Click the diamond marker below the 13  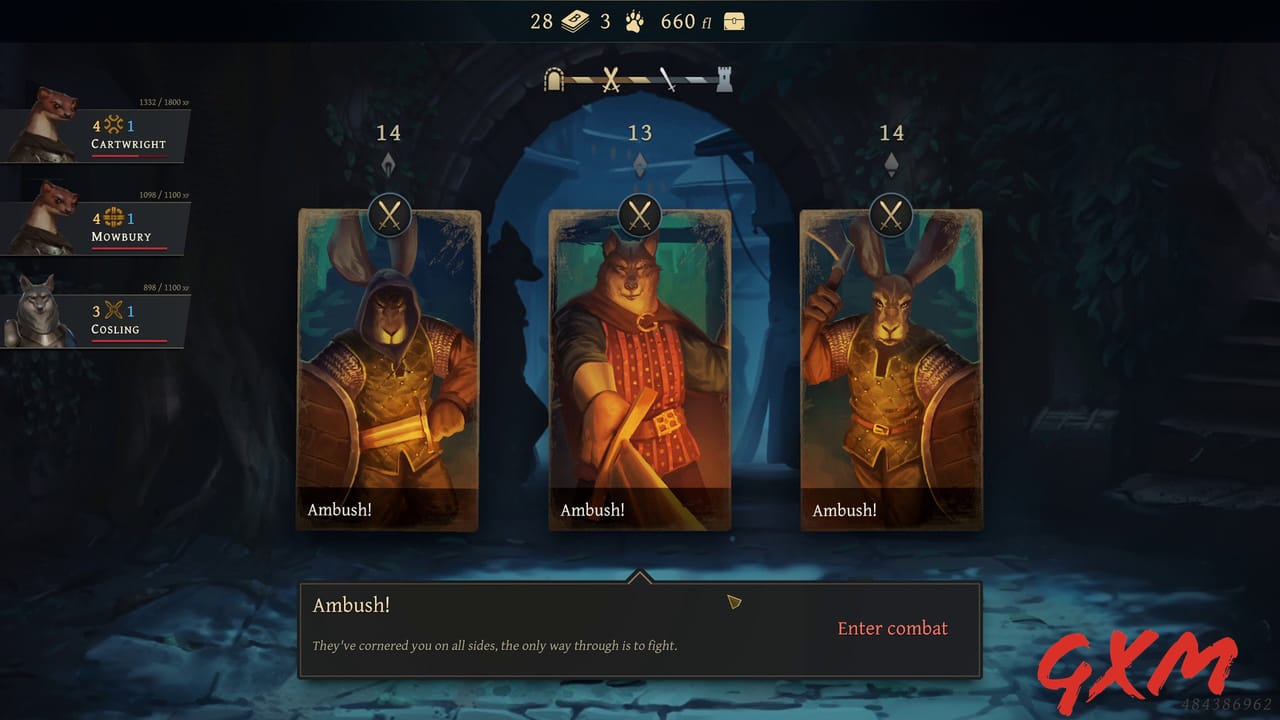coord(640,162)
